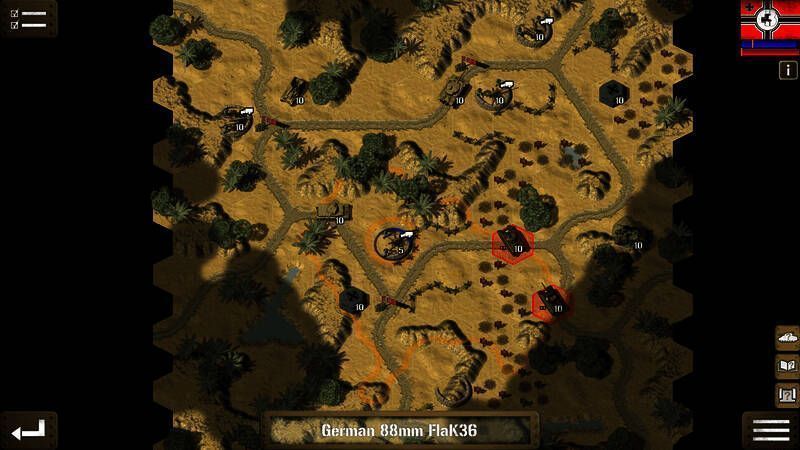This screenshot has width=800, height=450.
Task: Open the hamburger main menu
Action: (771, 430)
